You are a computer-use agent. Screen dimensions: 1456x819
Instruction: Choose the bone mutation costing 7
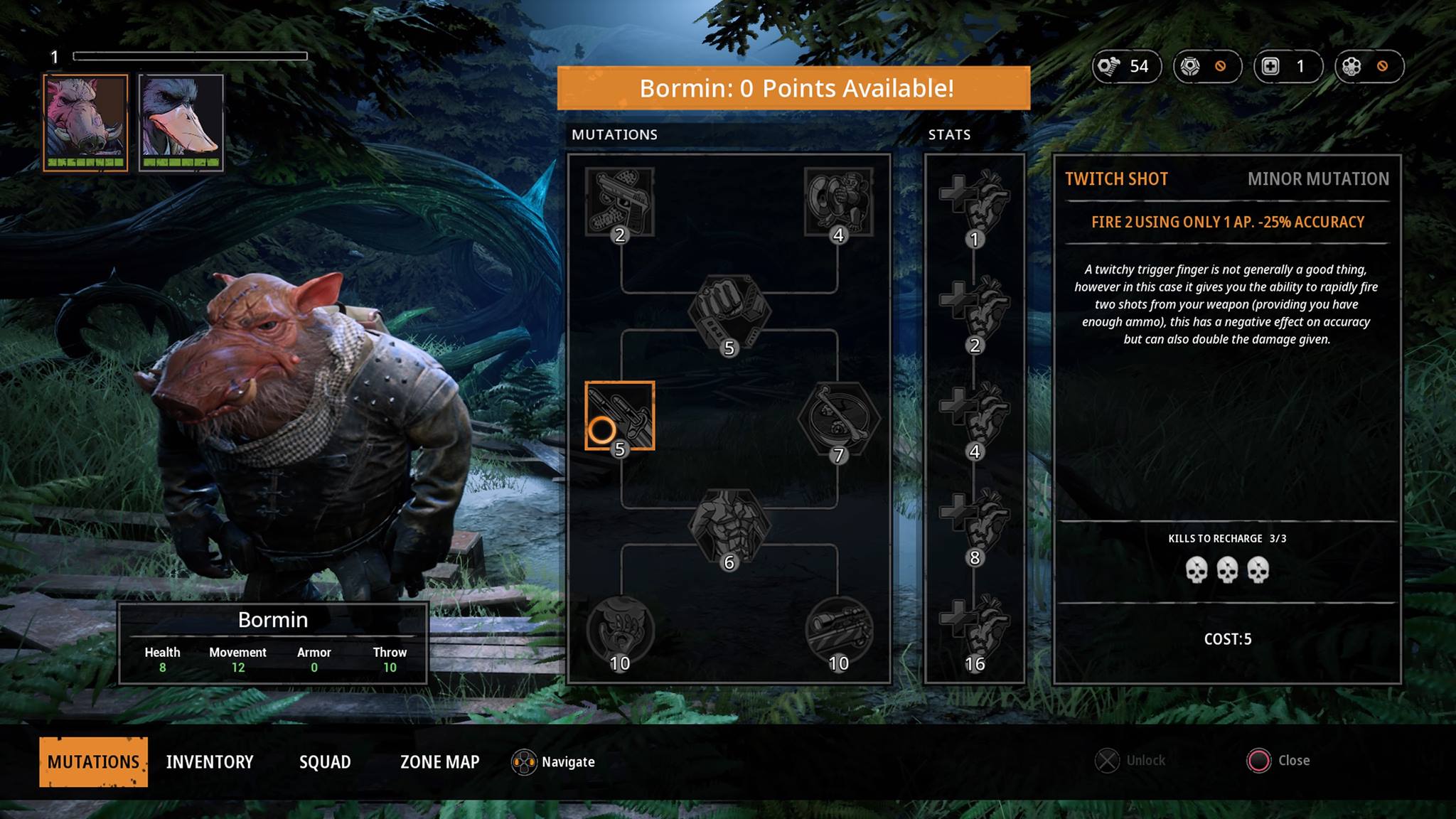pos(838,419)
